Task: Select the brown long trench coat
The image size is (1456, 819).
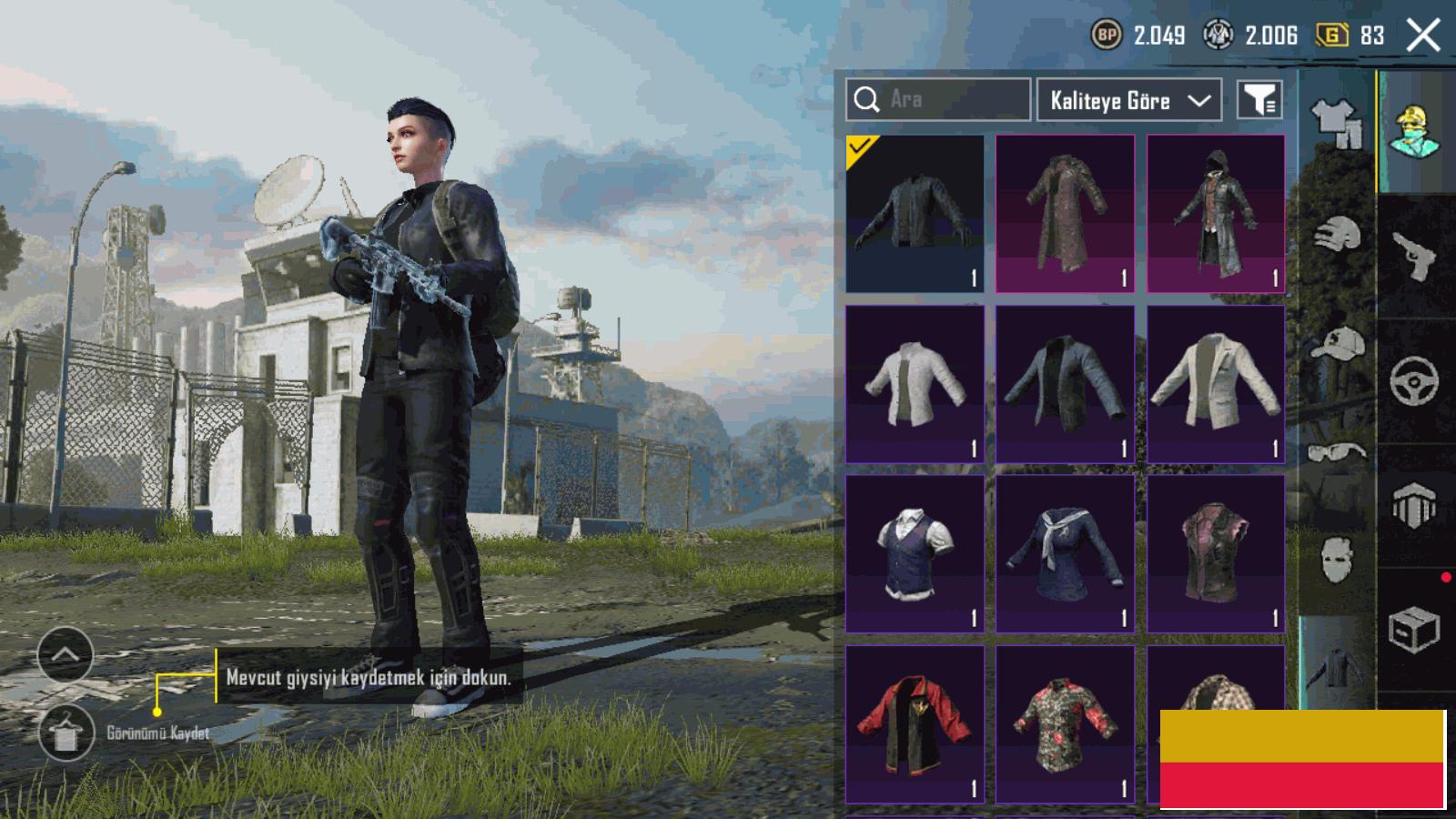Action: point(1065,214)
